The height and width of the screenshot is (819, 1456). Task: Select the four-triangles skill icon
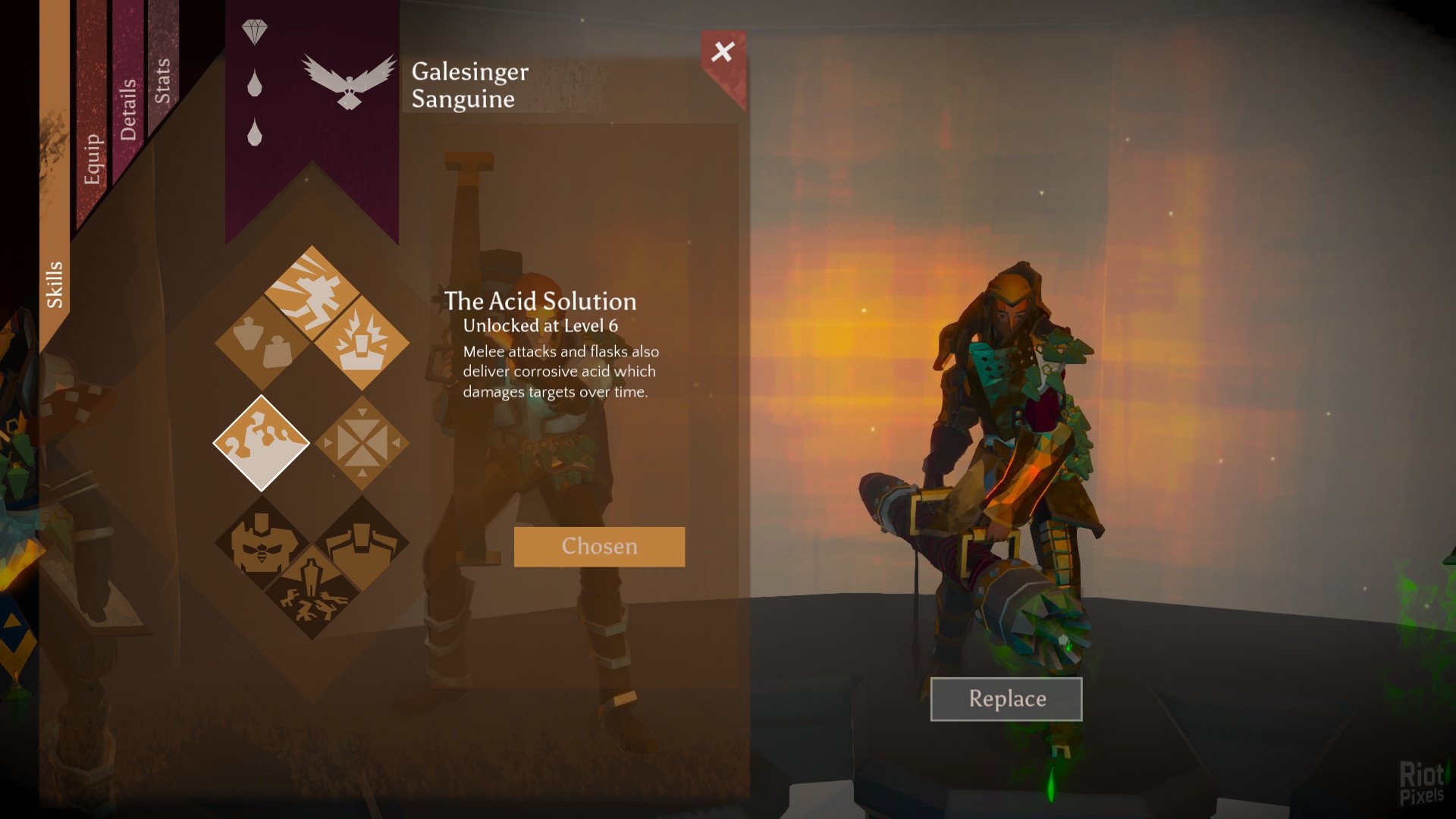362,444
